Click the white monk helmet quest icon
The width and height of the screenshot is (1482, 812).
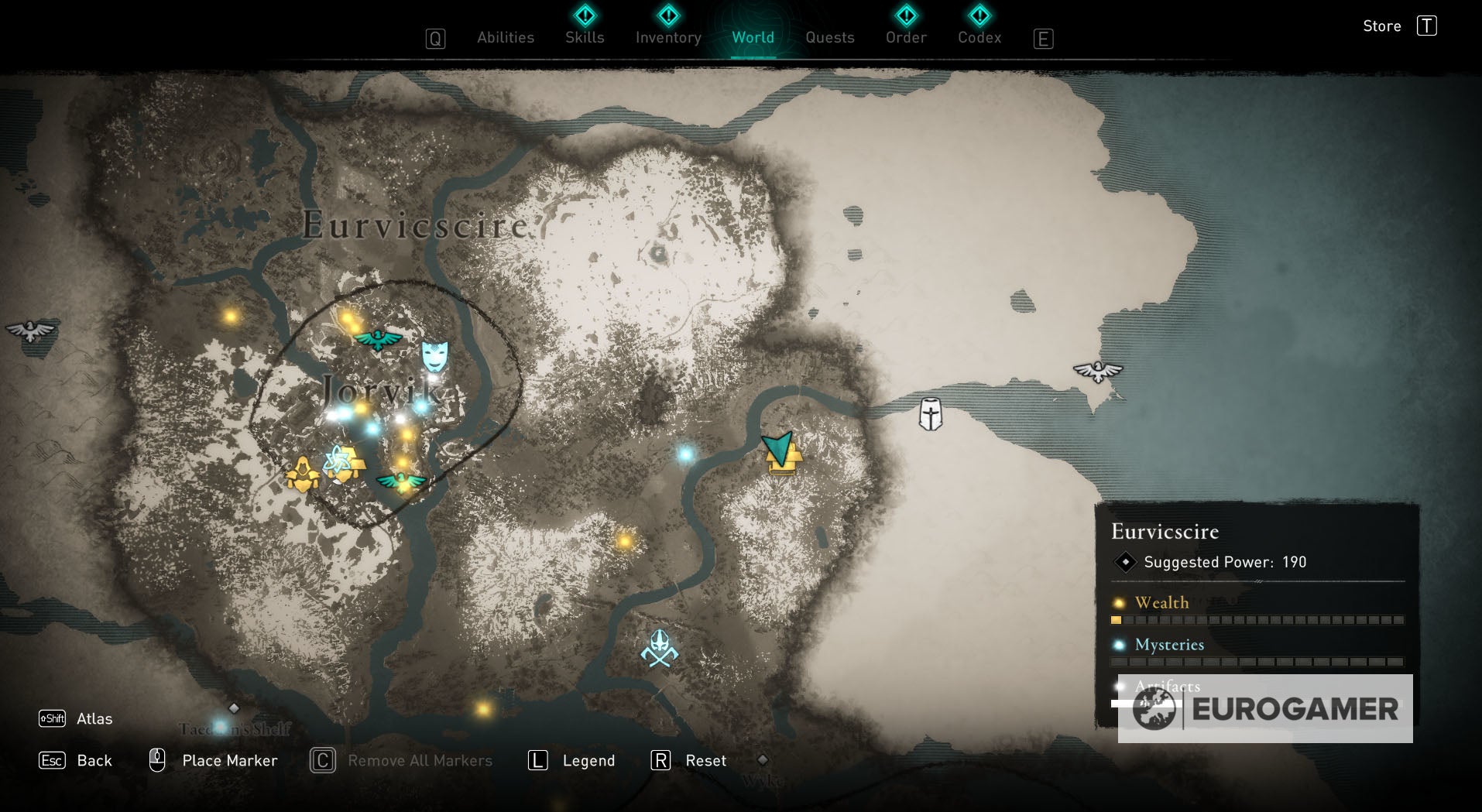(x=929, y=416)
